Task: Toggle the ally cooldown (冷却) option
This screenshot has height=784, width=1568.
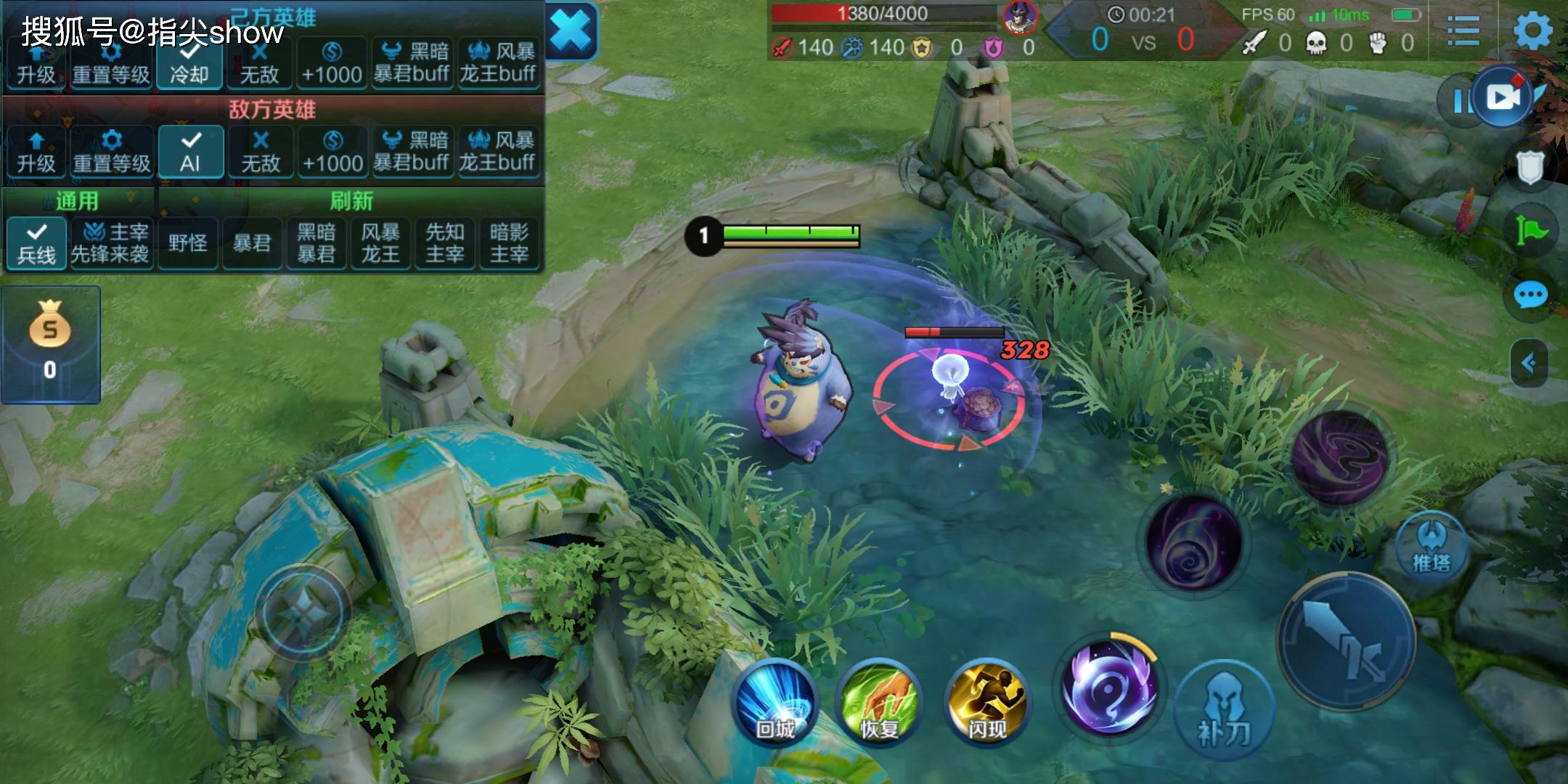Action: point(189,64)
